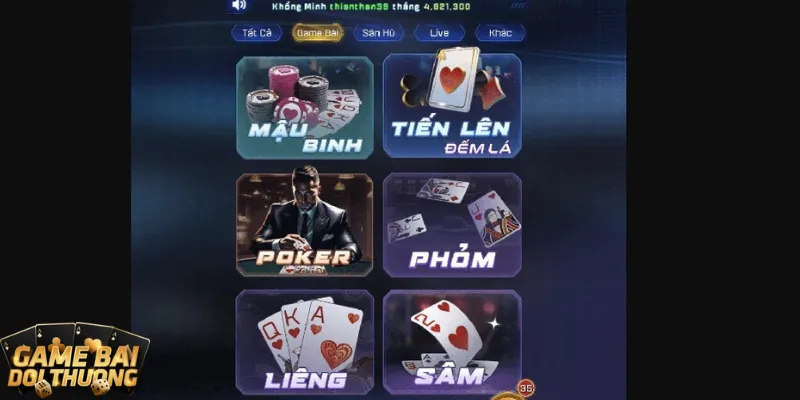Screen dimensions: 800x400
Task: Select the Liêng game tile
Action: point(305,342)
